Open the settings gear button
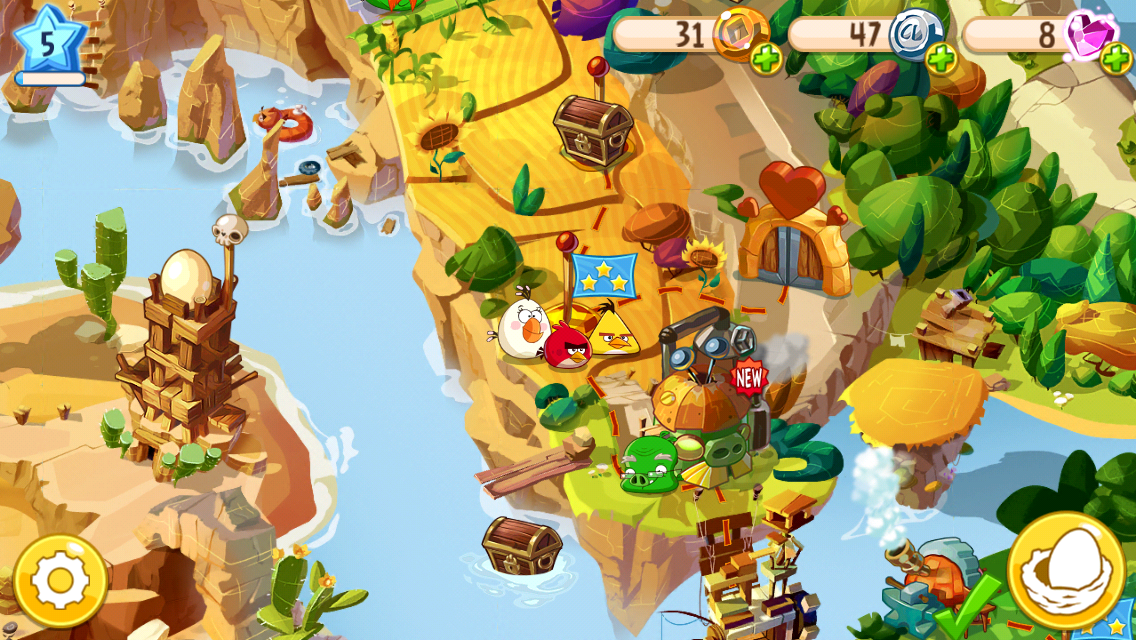1136x640 pixels. (x=60, y=581)
